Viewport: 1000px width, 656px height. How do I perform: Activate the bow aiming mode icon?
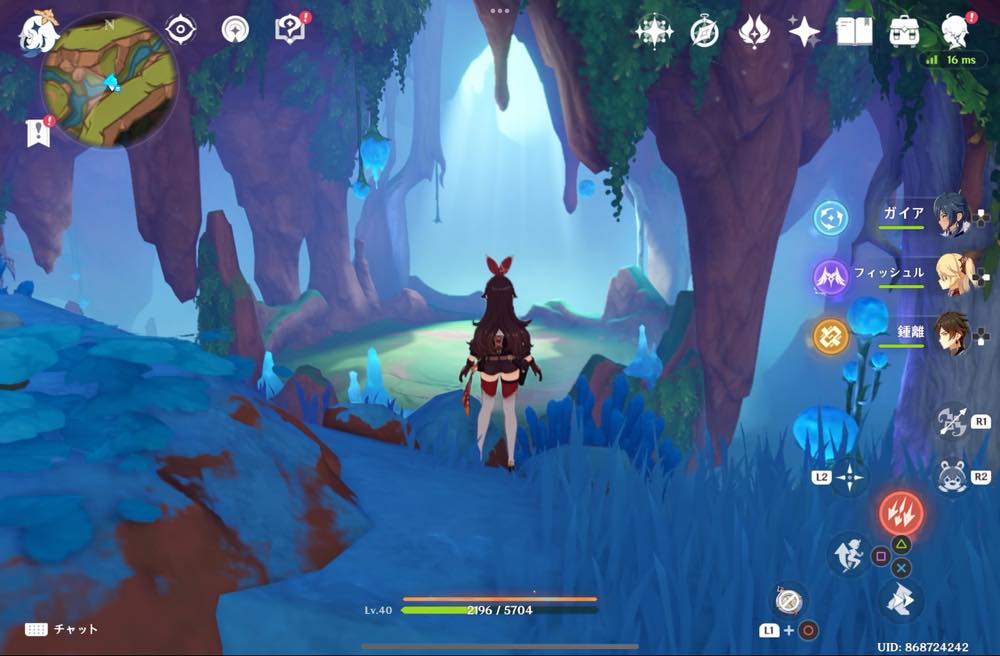tap(949, 421)
